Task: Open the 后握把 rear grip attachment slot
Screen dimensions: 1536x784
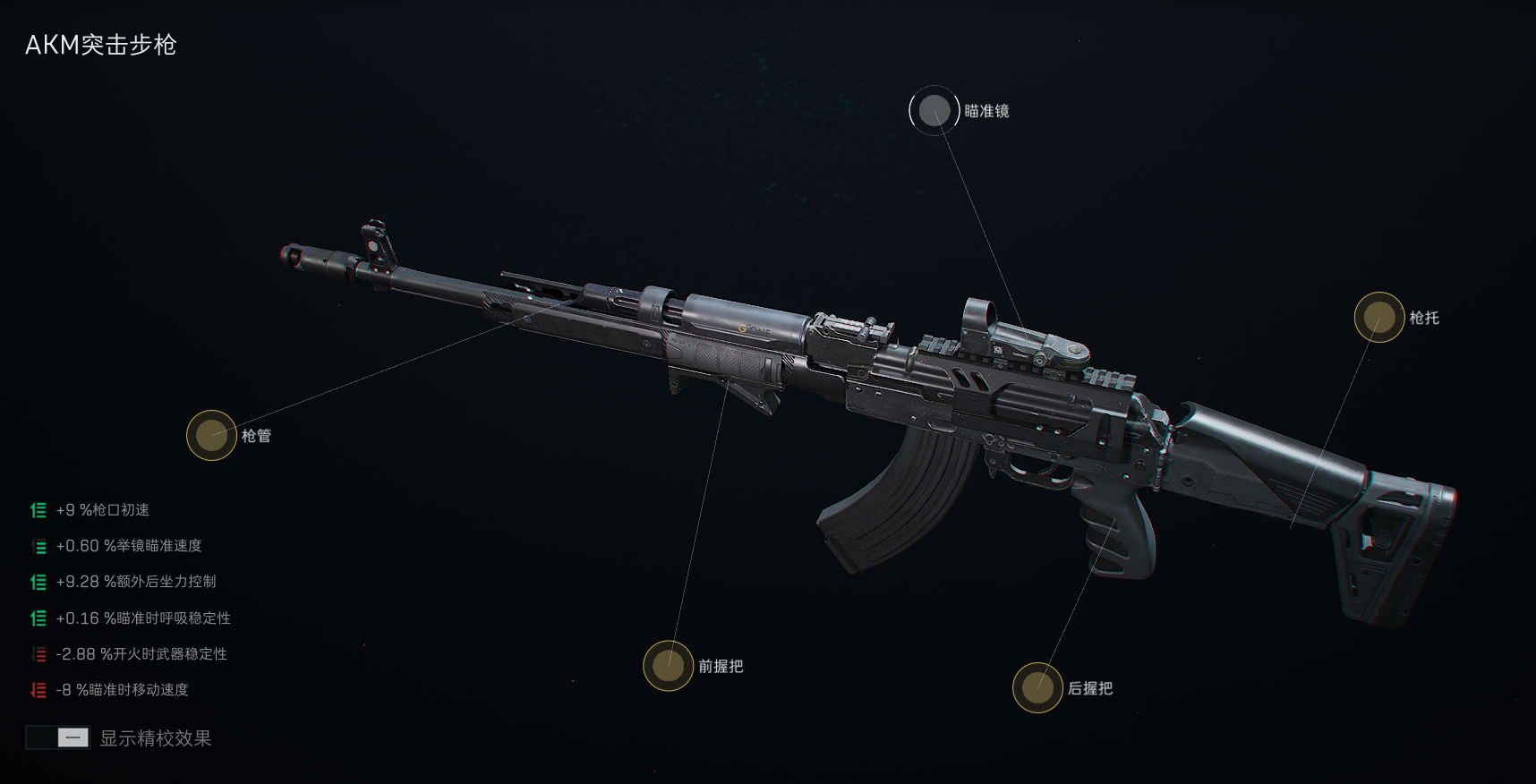Action: pos(1037,688)
